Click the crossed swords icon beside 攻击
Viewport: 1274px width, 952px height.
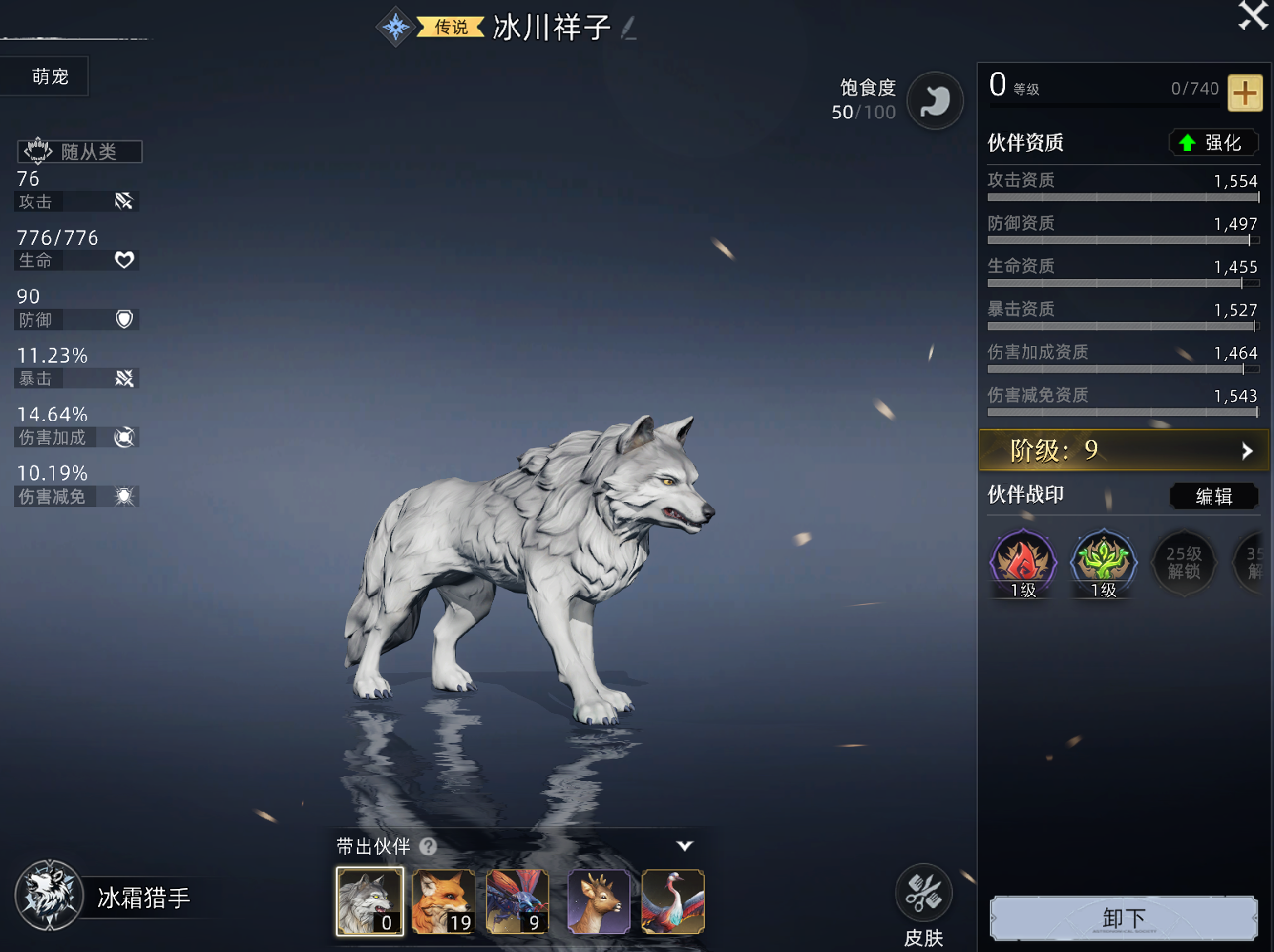[124, 201]
